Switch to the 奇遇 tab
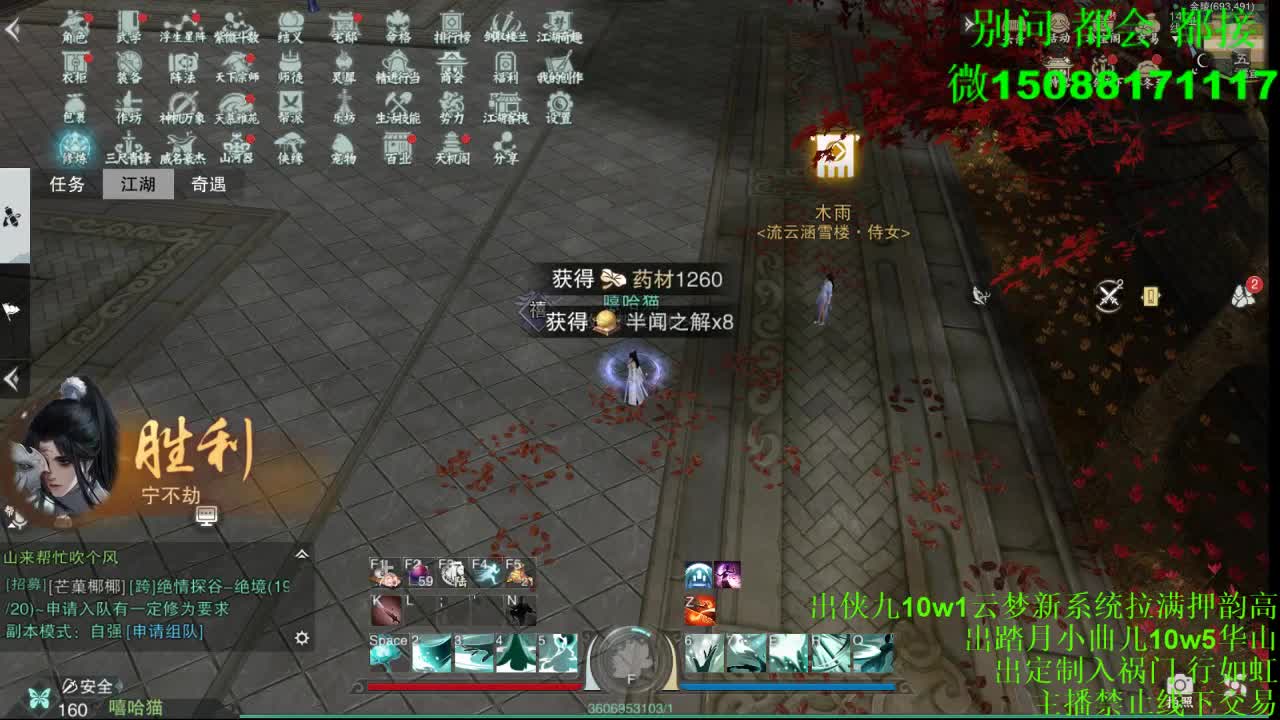 [208, 185]
